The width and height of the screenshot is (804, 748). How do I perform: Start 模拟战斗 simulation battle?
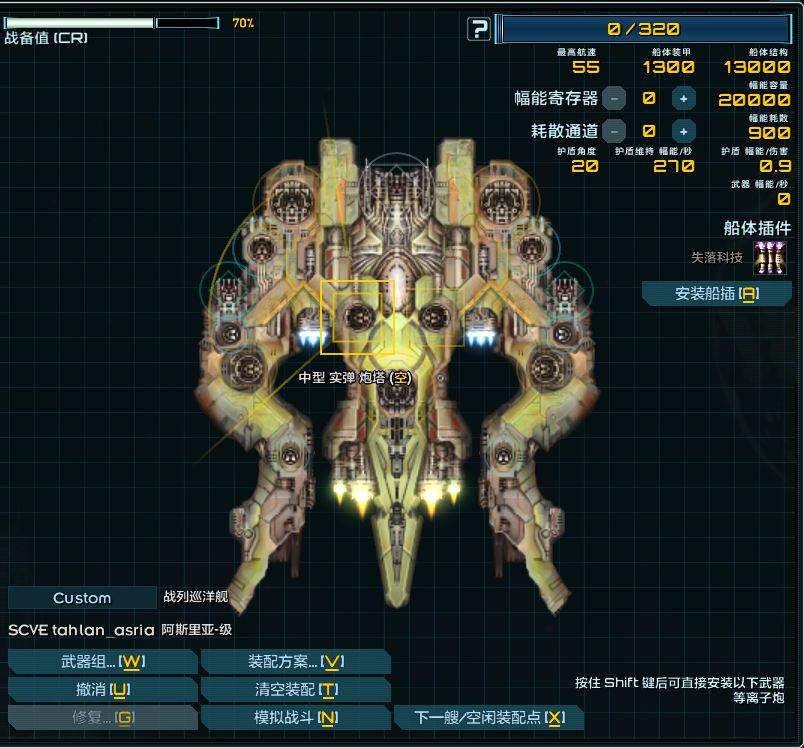(x=295, y=718)
